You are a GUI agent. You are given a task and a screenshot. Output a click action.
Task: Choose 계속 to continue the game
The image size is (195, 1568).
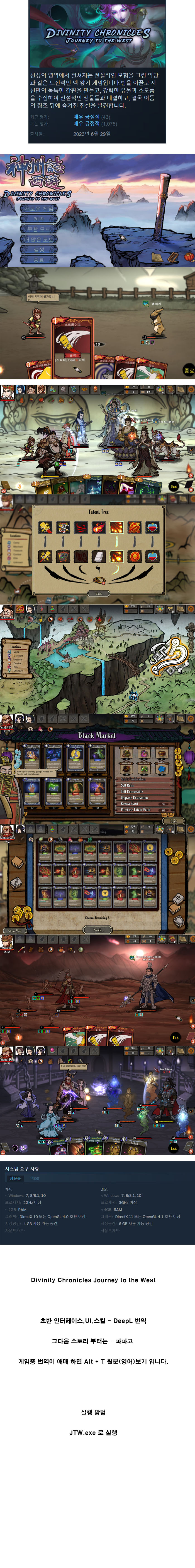click(38, 219)
